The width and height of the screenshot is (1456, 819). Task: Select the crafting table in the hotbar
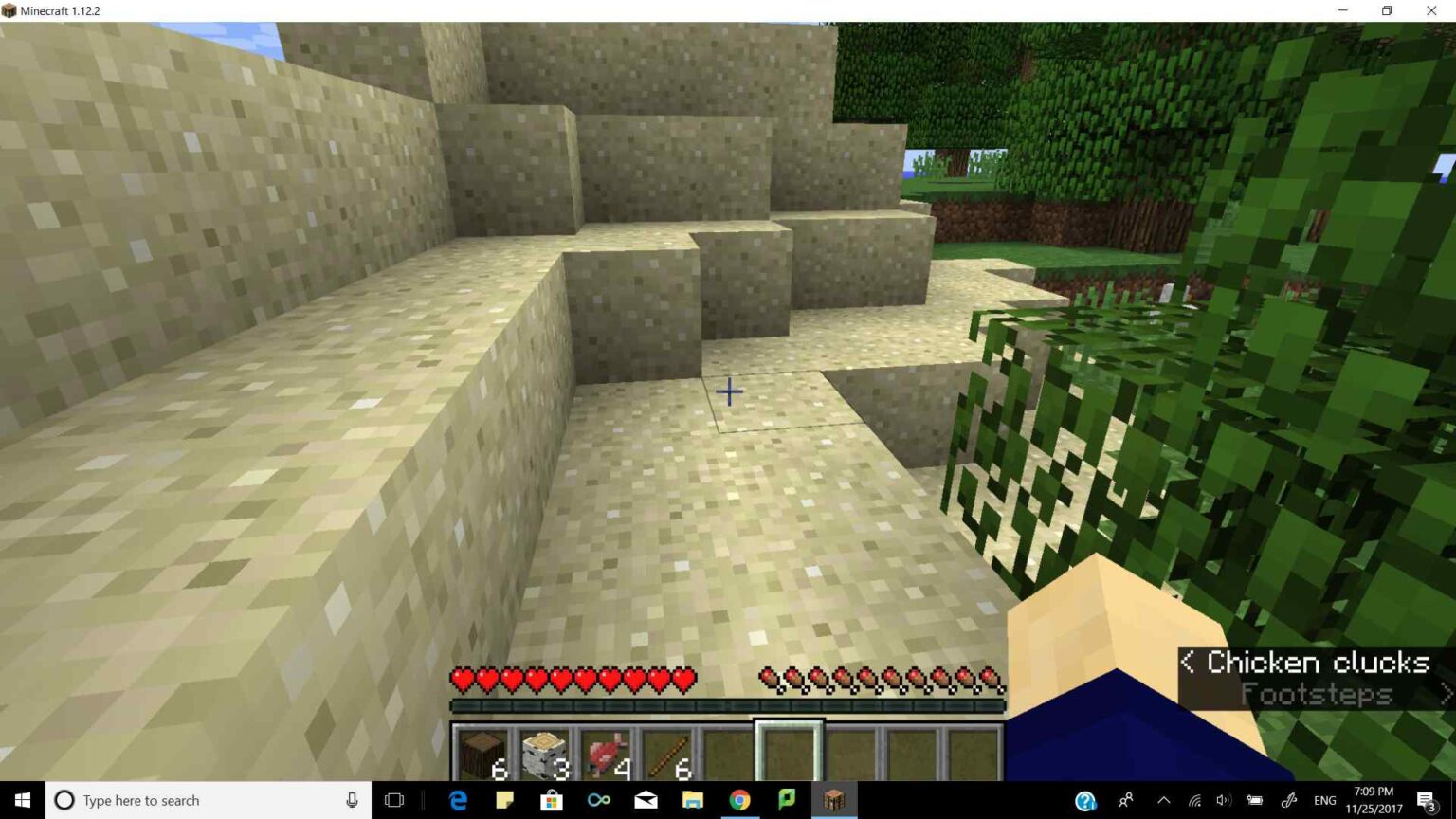(x=545, y=752)
